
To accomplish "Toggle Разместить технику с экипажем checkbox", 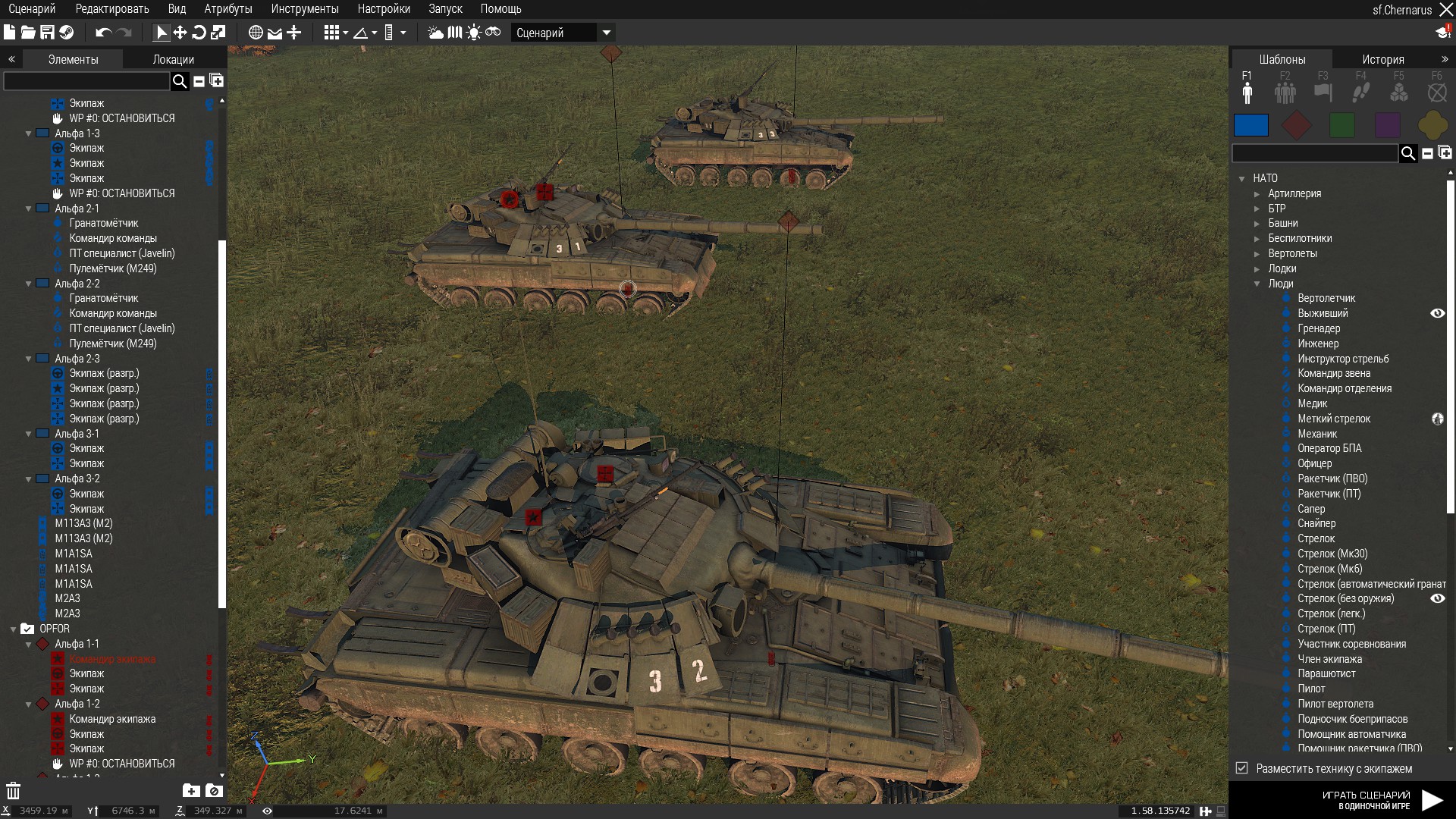I will pos(1241,768).
